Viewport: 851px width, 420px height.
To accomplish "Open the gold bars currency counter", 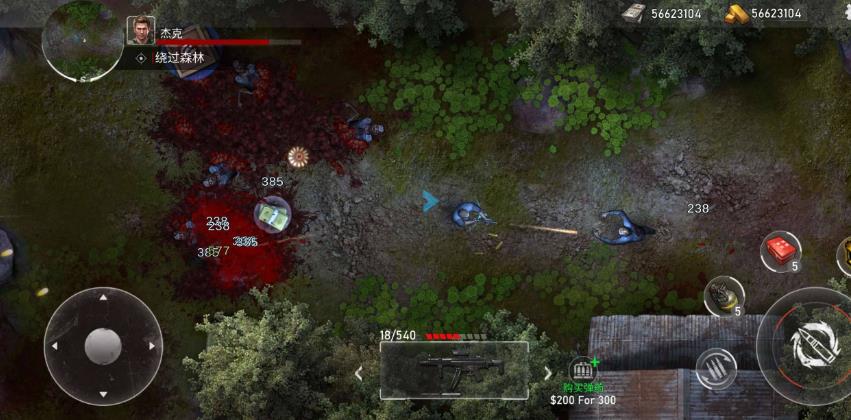I will coord(764,14).
